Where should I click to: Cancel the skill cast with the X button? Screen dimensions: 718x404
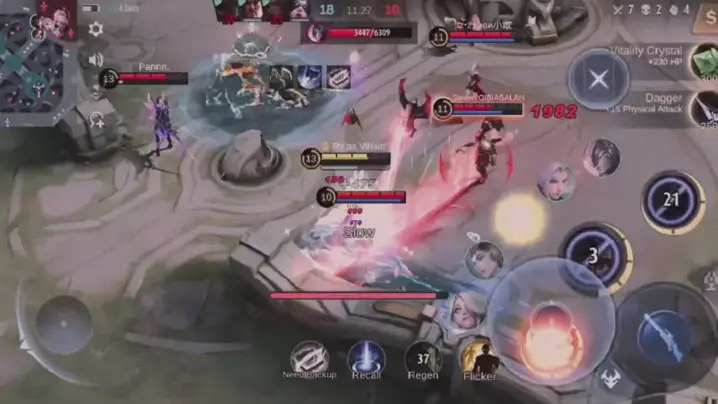coord(598,79)
